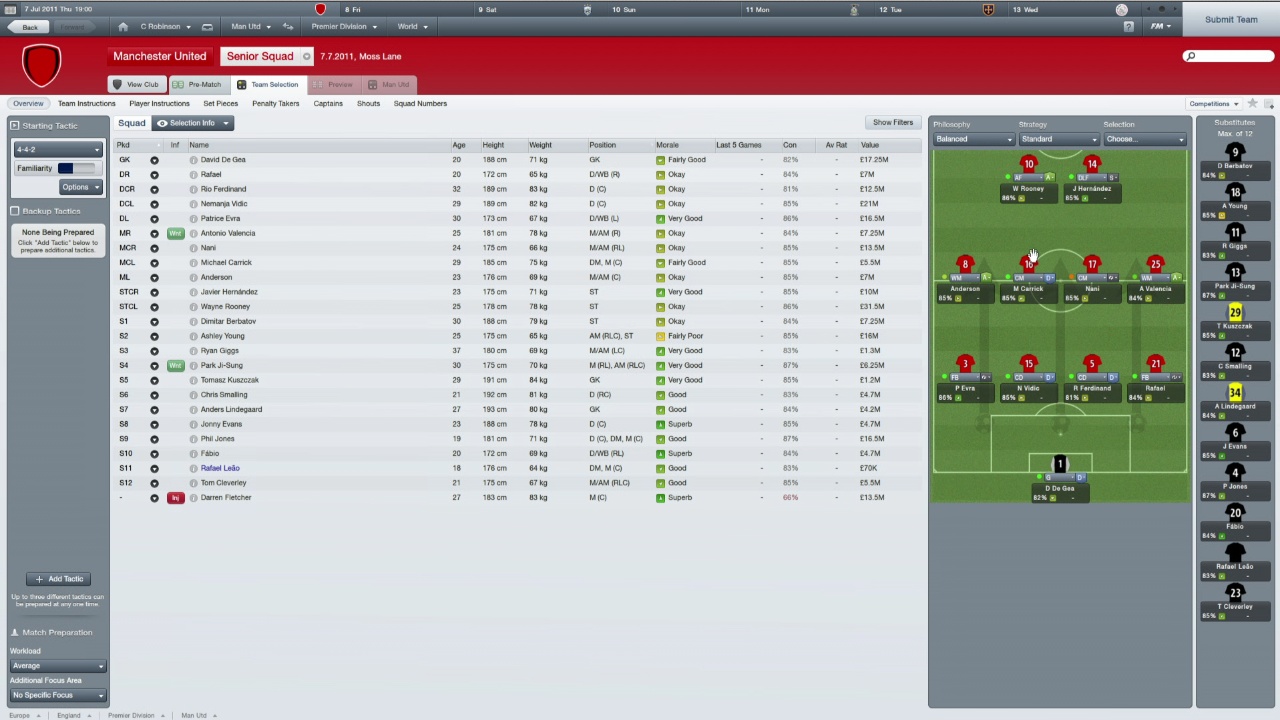Switch to the Team Instructions tab
This screenshot has width=1280, height=720.
(87, 103)
